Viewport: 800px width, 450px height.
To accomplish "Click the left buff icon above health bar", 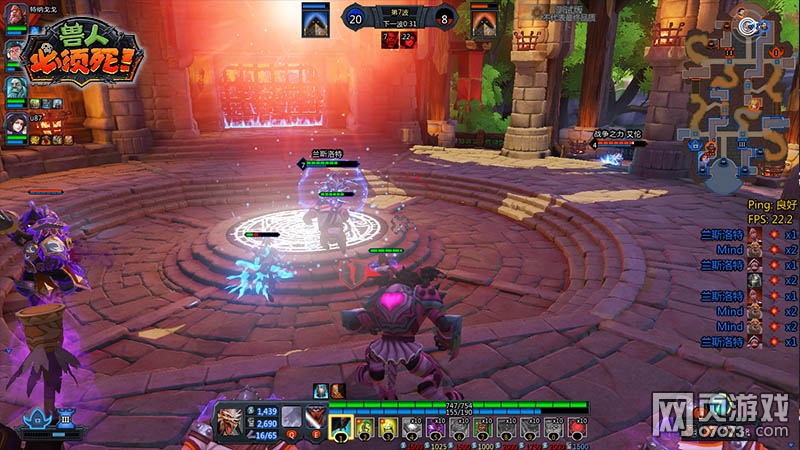I will (320, 390).
